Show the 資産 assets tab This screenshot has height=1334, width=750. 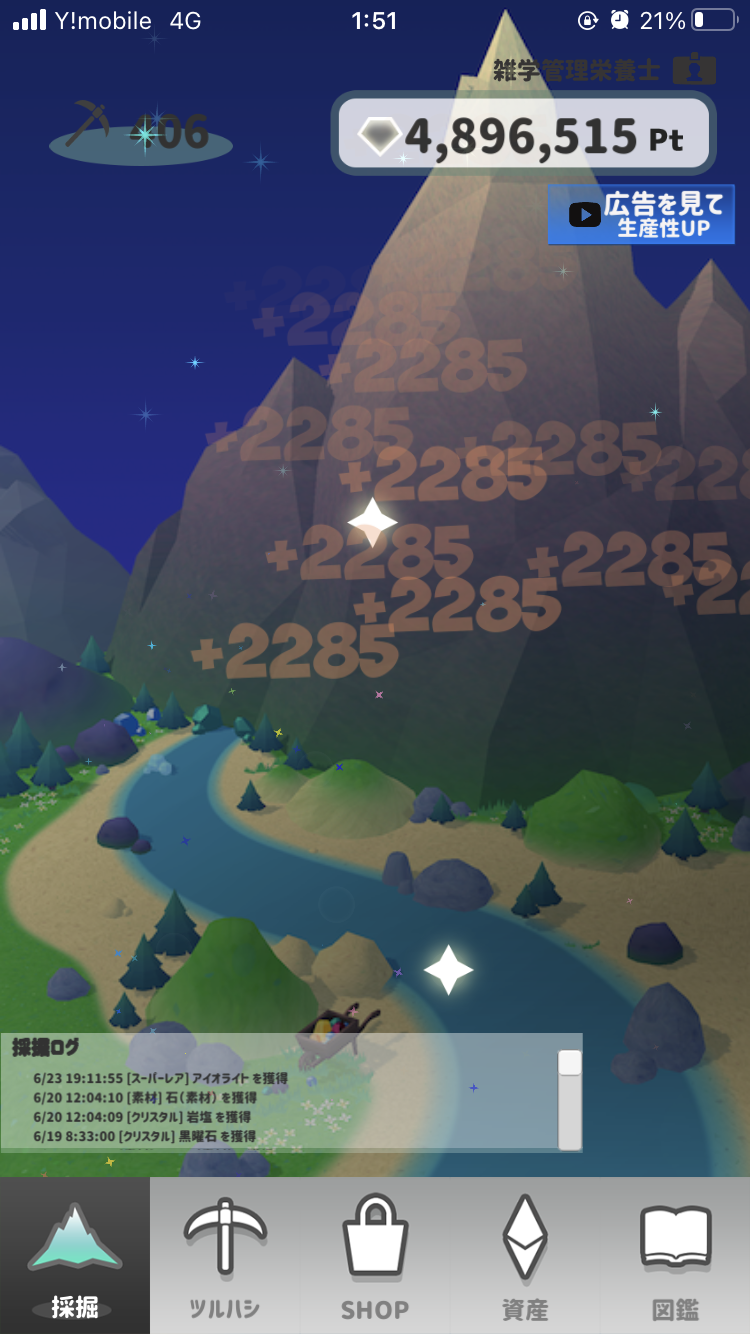coord(524,1256)
